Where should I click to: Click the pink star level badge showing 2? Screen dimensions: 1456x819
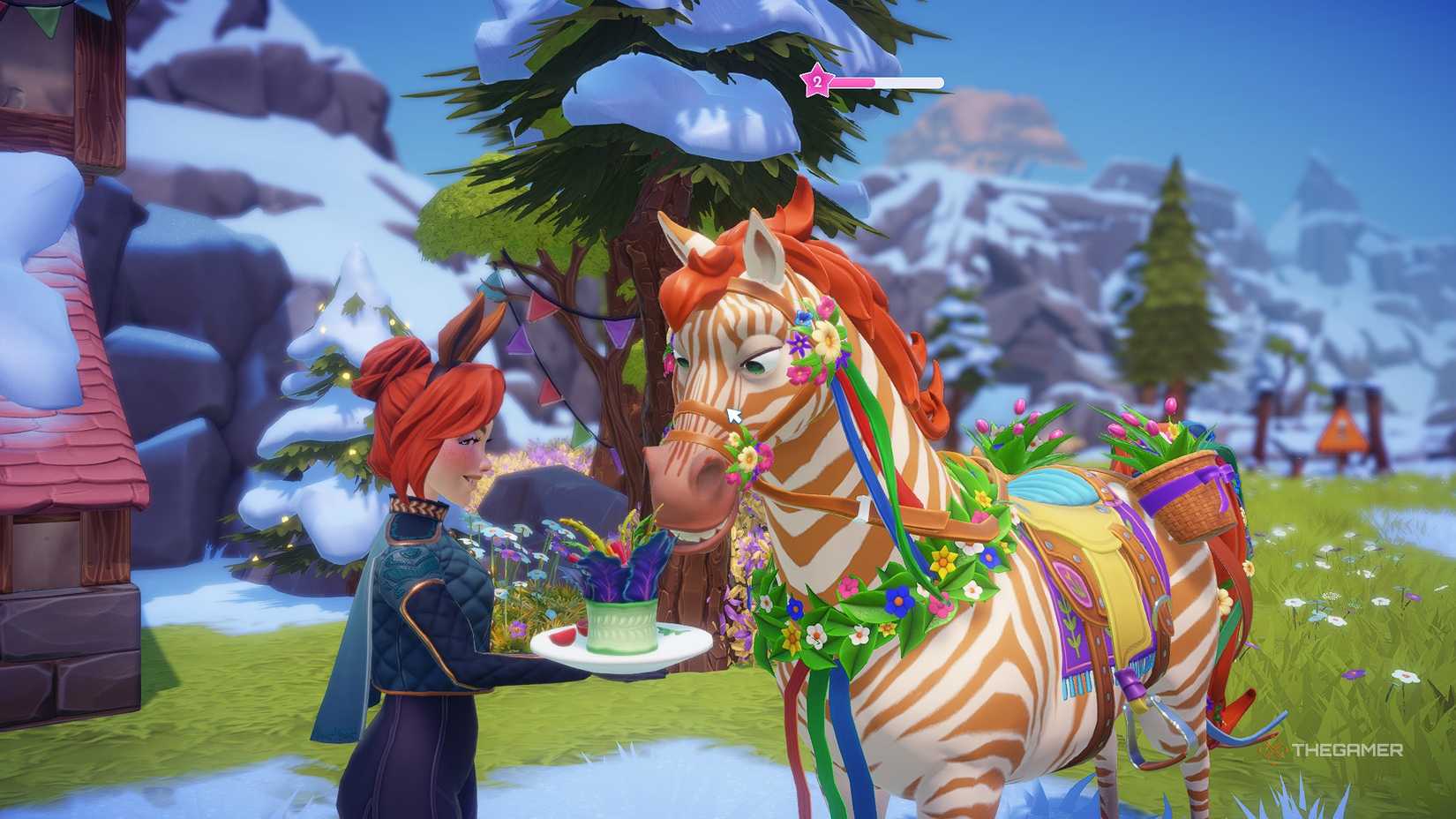point(819,81)
